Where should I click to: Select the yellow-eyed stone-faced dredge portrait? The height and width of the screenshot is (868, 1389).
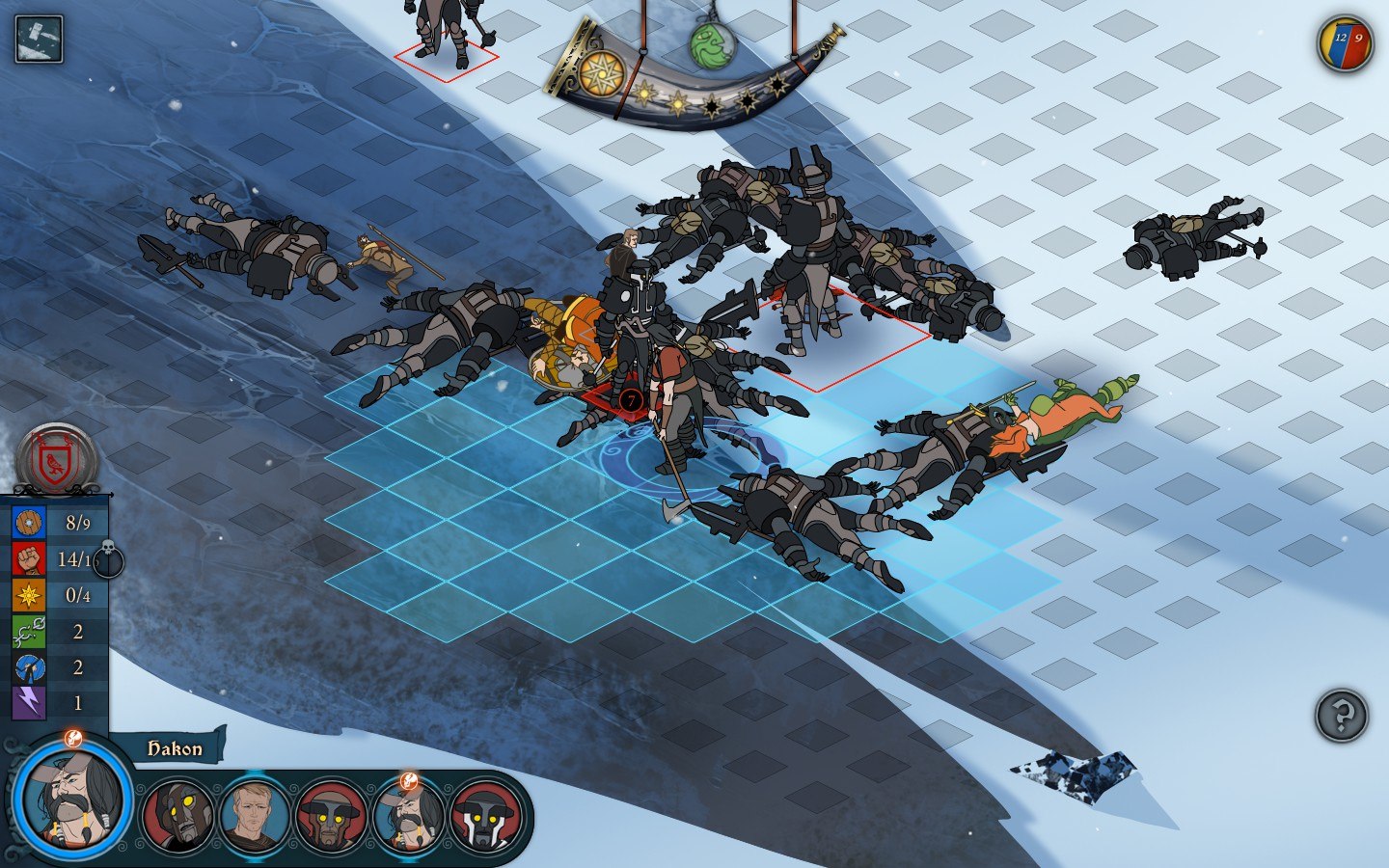(x=177, y=815)
